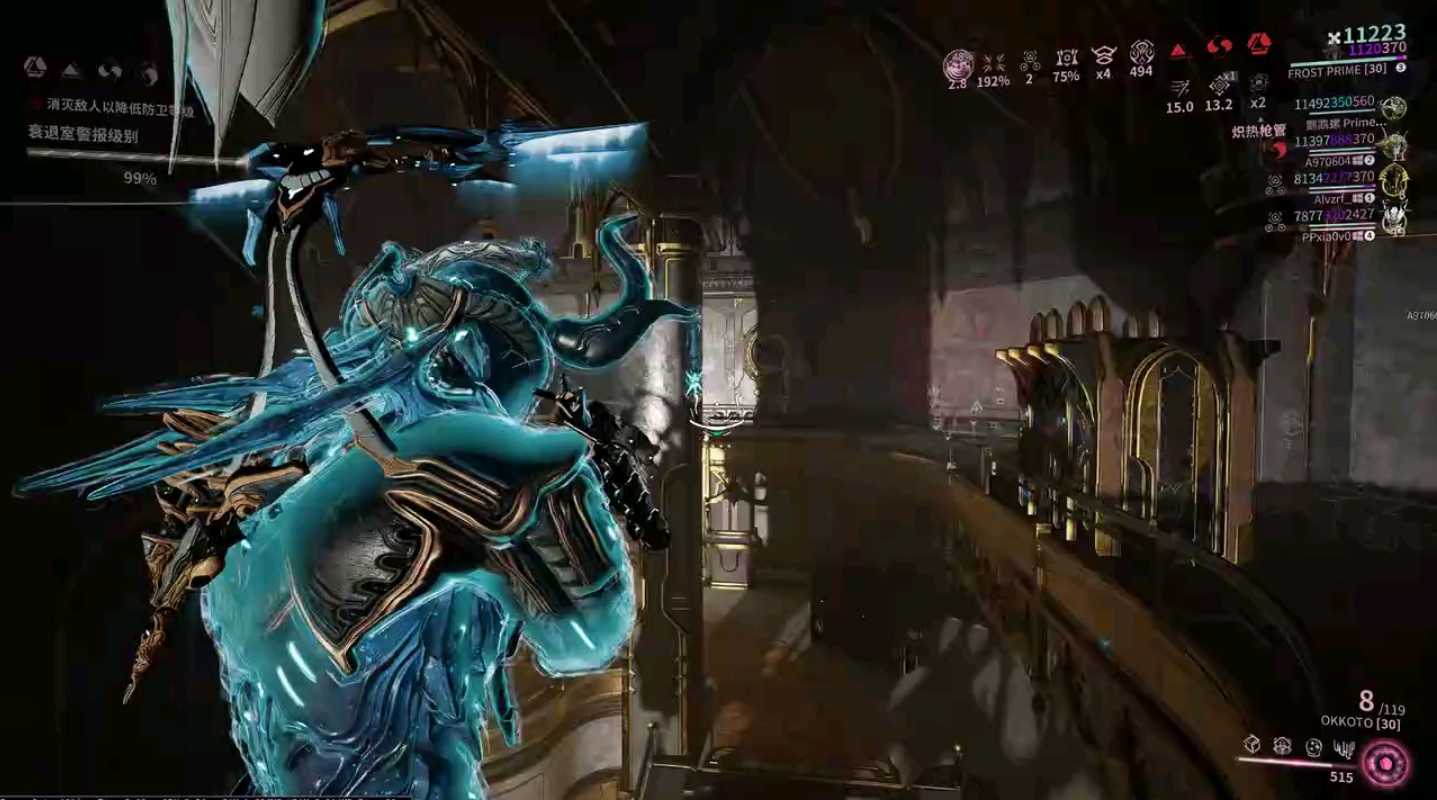Toggle squad member A970604's status icon

pos(1368,160)
